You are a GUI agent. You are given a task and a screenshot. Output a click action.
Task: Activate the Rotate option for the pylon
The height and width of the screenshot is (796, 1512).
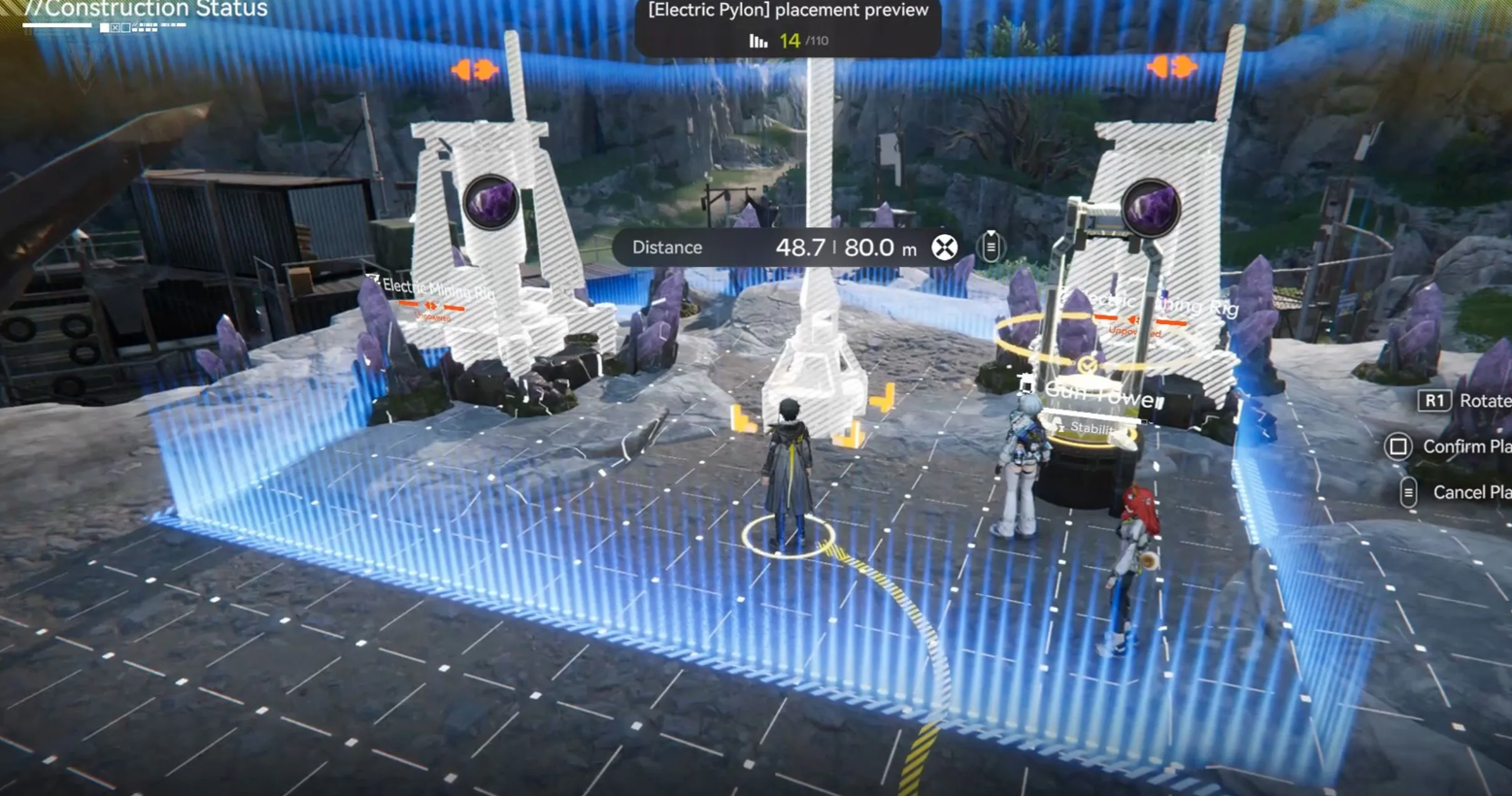tap(1466, 400)
